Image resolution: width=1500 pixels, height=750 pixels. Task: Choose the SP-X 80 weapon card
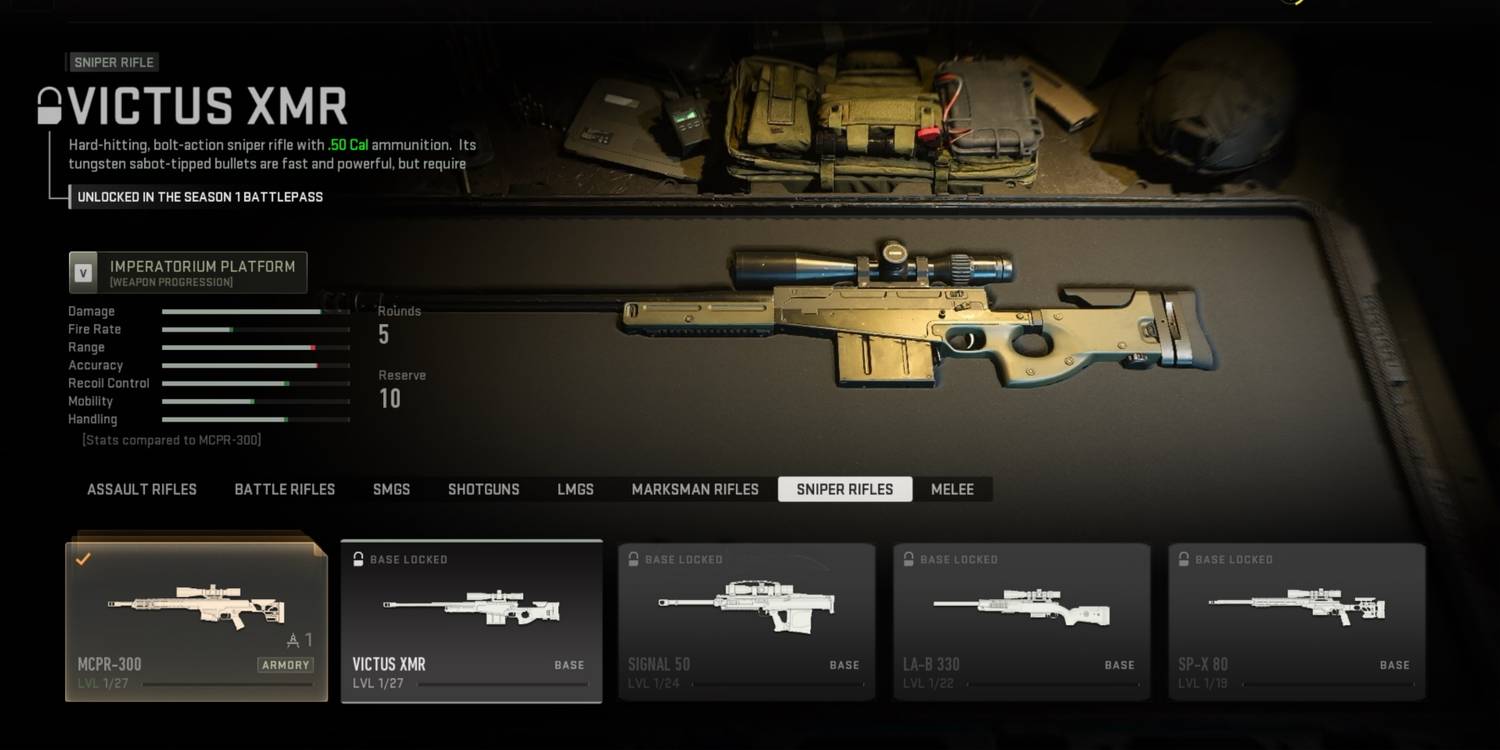[x=1296, y=621]
